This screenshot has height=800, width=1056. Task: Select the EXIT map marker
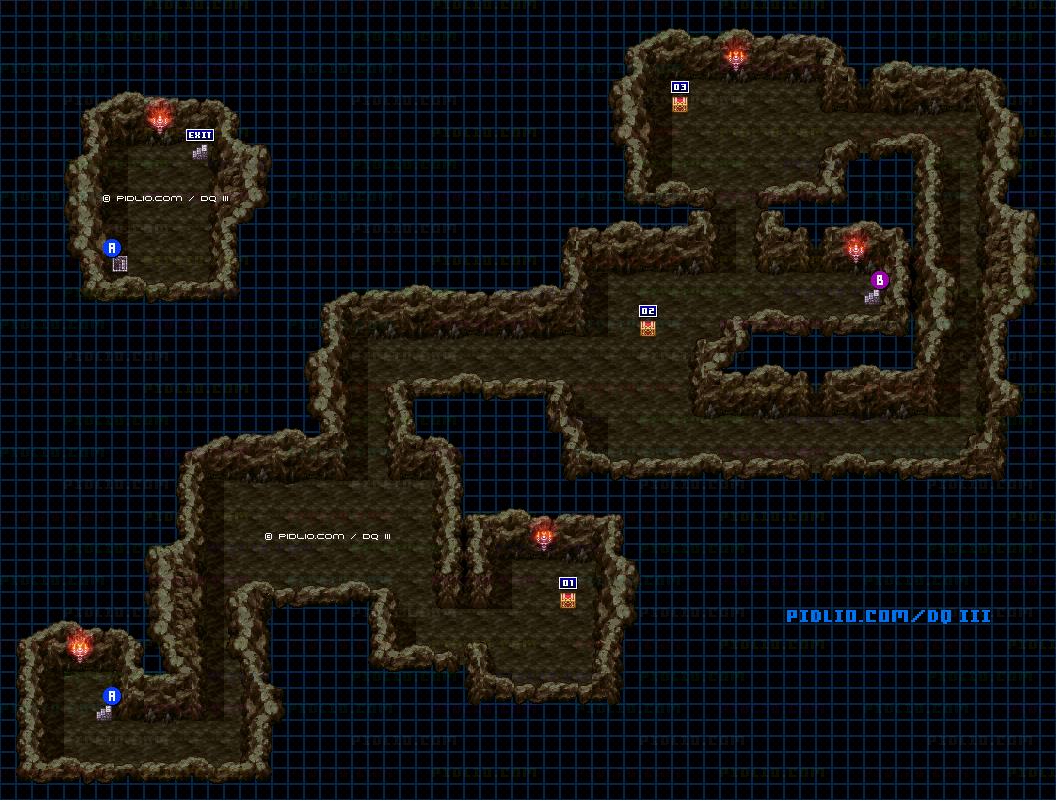[x=200, y=135]
